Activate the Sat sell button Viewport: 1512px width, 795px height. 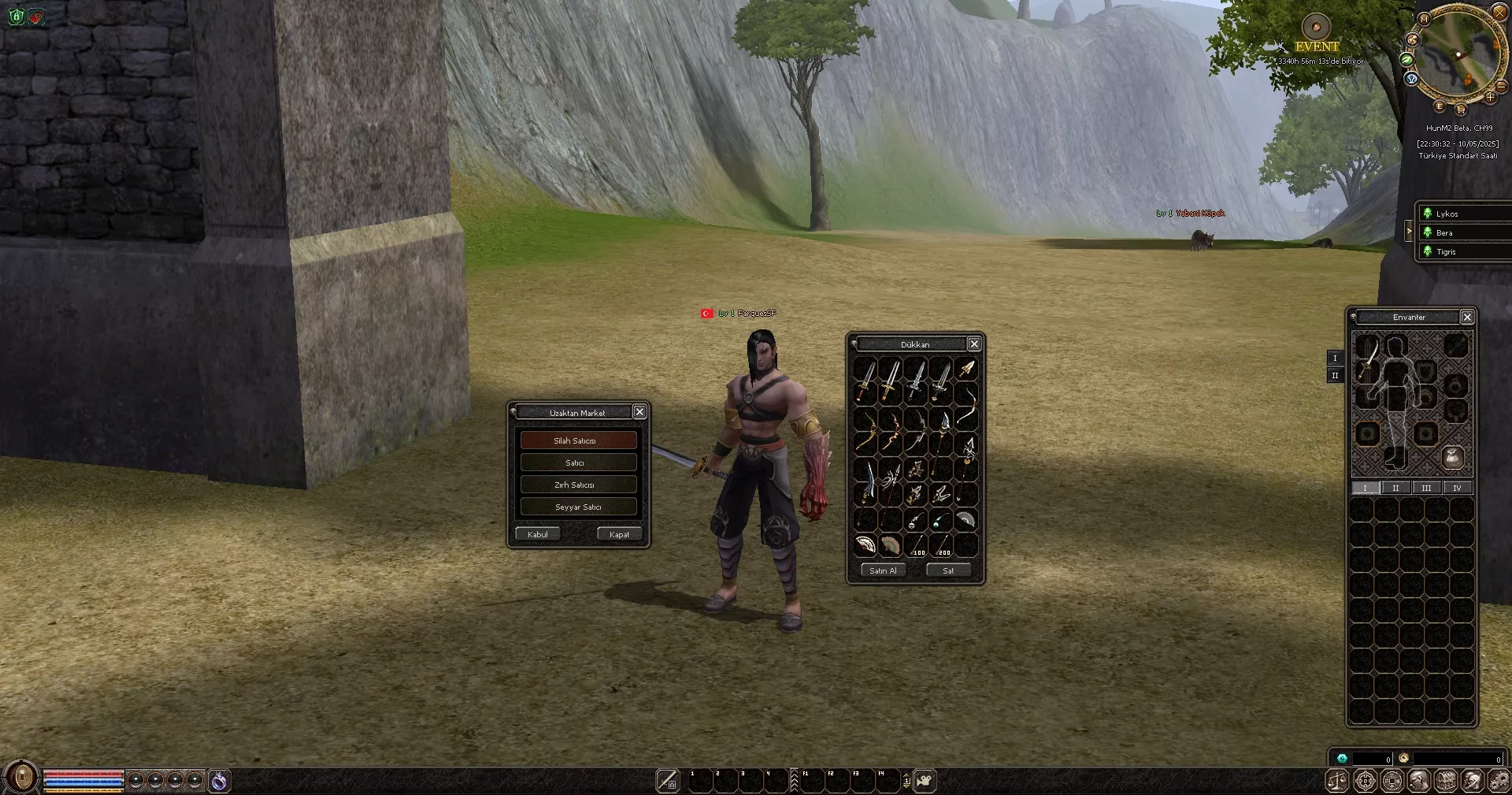point(948,570)
